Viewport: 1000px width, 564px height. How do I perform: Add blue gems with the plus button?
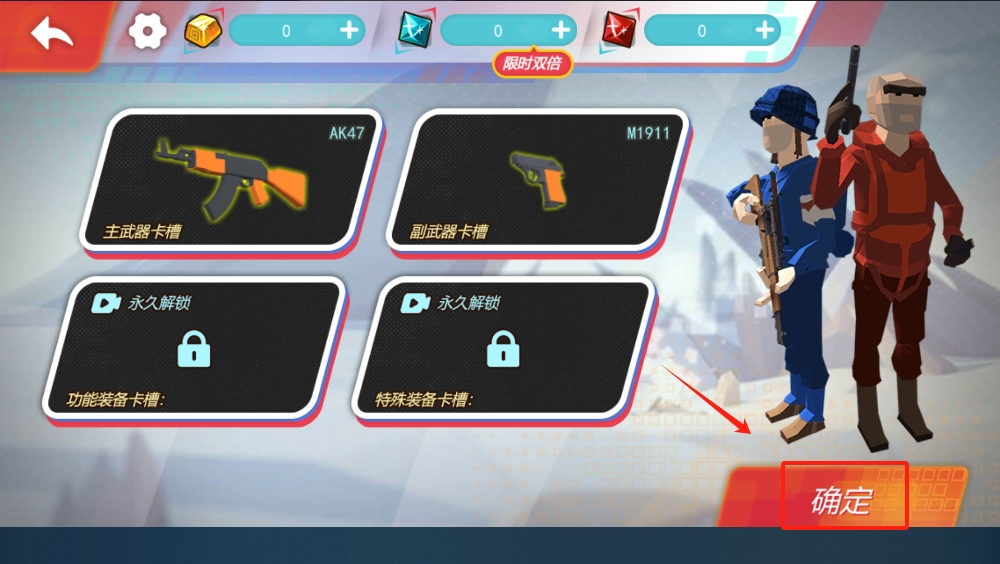click(561, 31)
